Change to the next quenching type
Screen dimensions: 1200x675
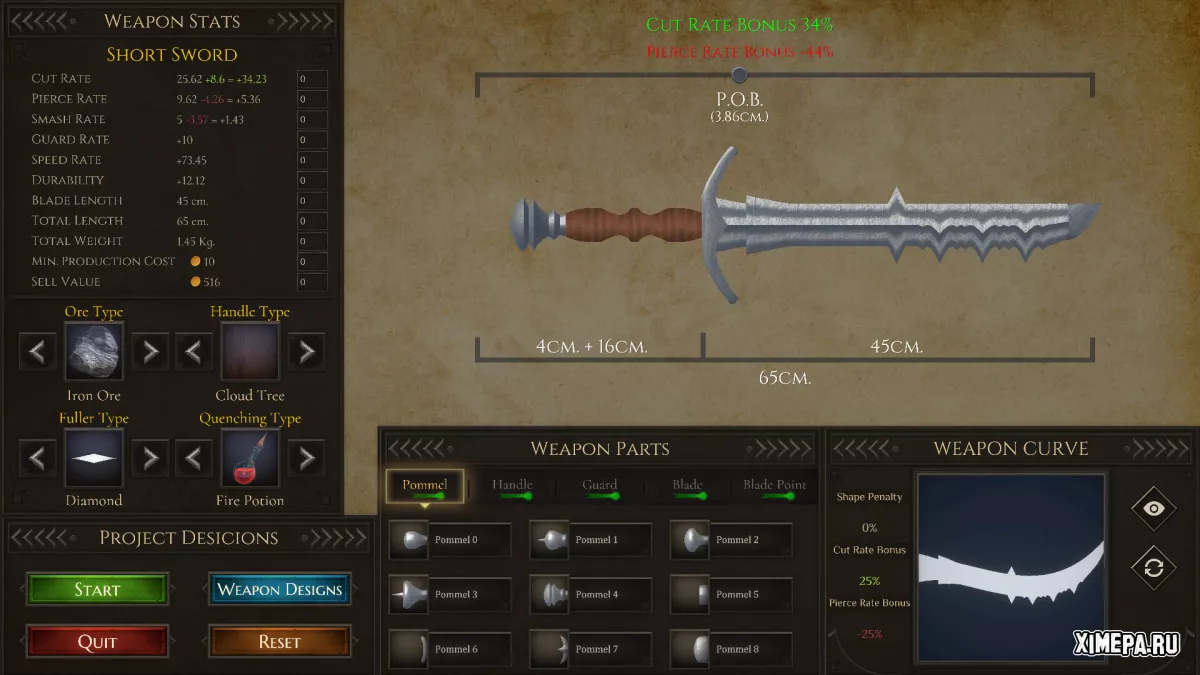click(x=306, y=458)
